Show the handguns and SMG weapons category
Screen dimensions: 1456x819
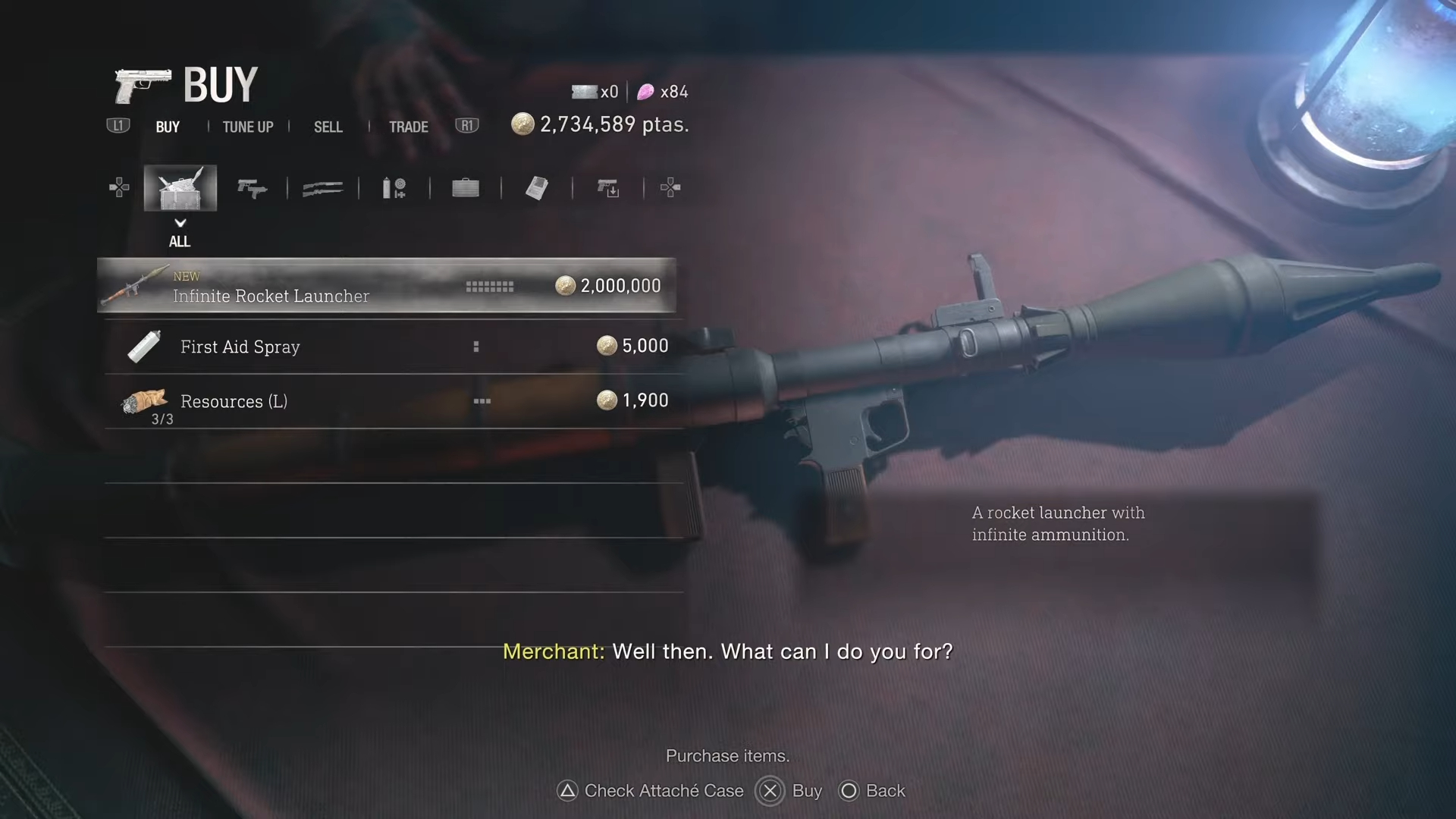click(x=252, y=188)
